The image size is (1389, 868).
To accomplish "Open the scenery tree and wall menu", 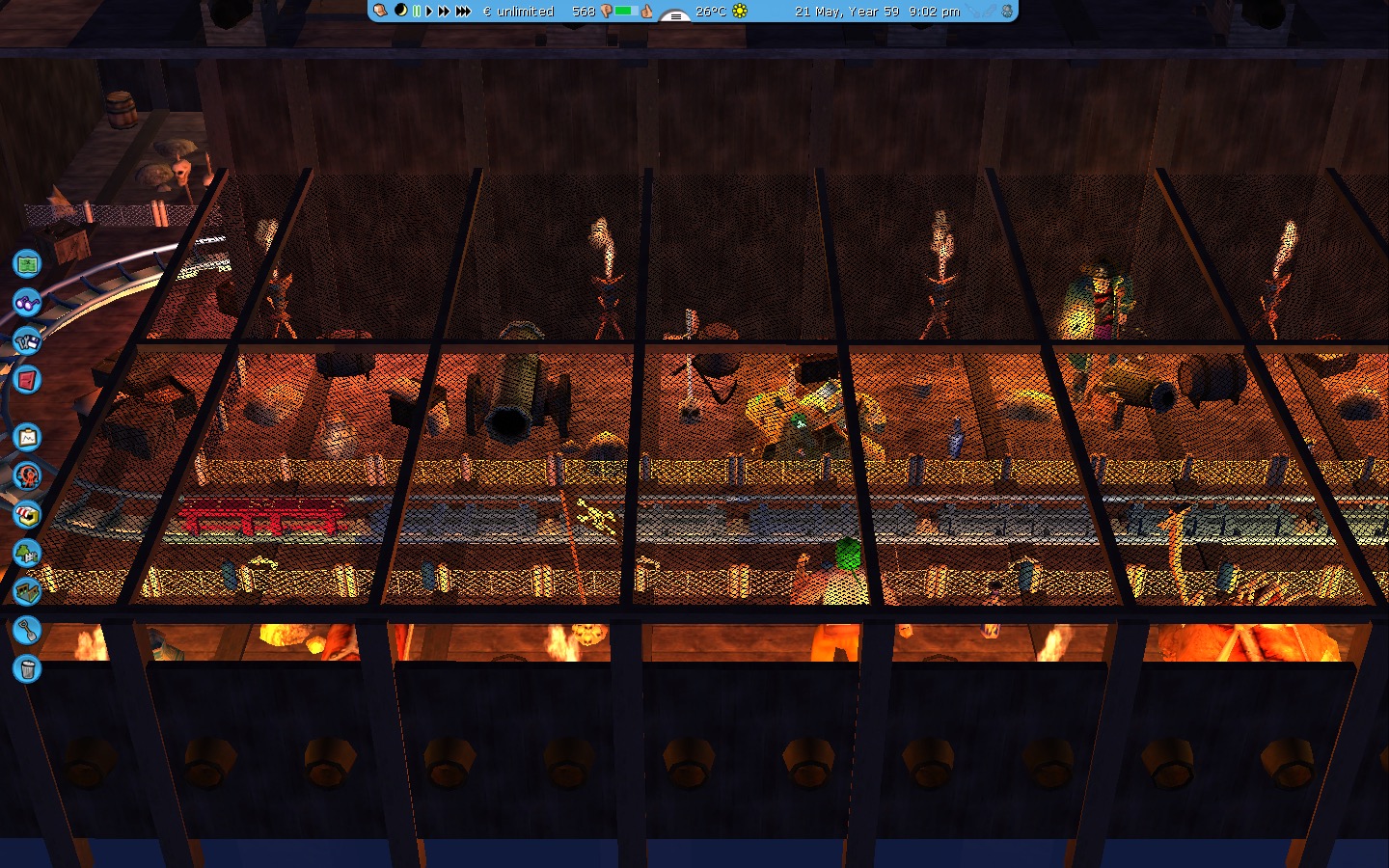I will (x=27, y=553).
